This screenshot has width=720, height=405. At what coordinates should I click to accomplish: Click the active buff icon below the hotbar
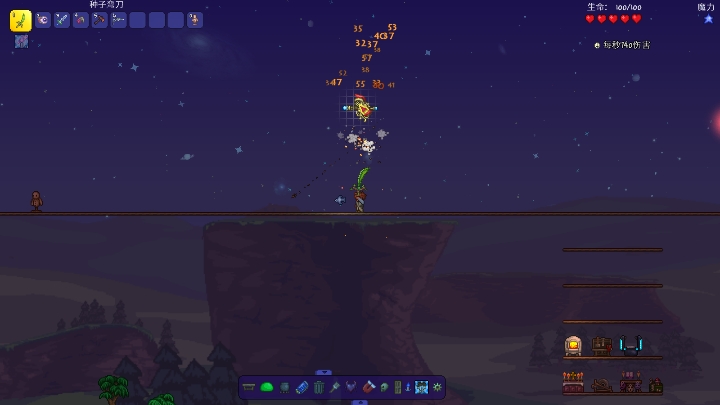(x=21, y=41)
